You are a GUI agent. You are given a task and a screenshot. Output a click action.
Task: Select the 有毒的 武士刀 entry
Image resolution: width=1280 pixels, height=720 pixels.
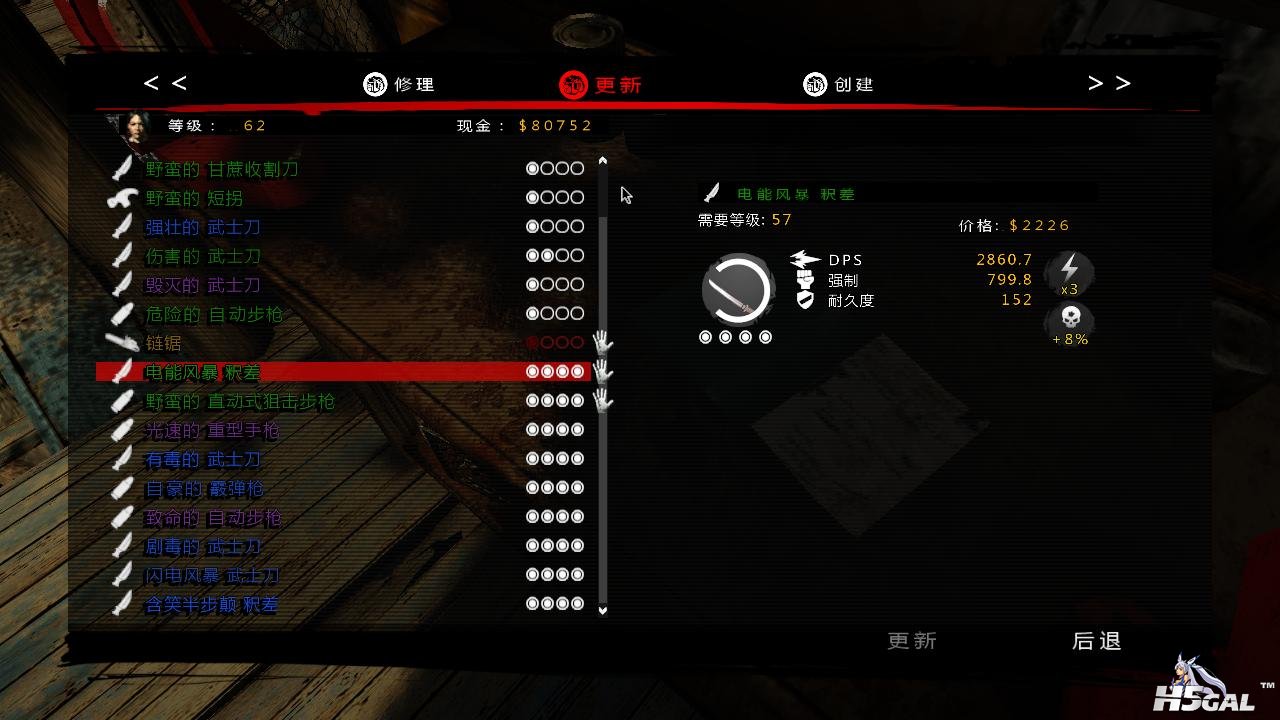coord(203,459)
